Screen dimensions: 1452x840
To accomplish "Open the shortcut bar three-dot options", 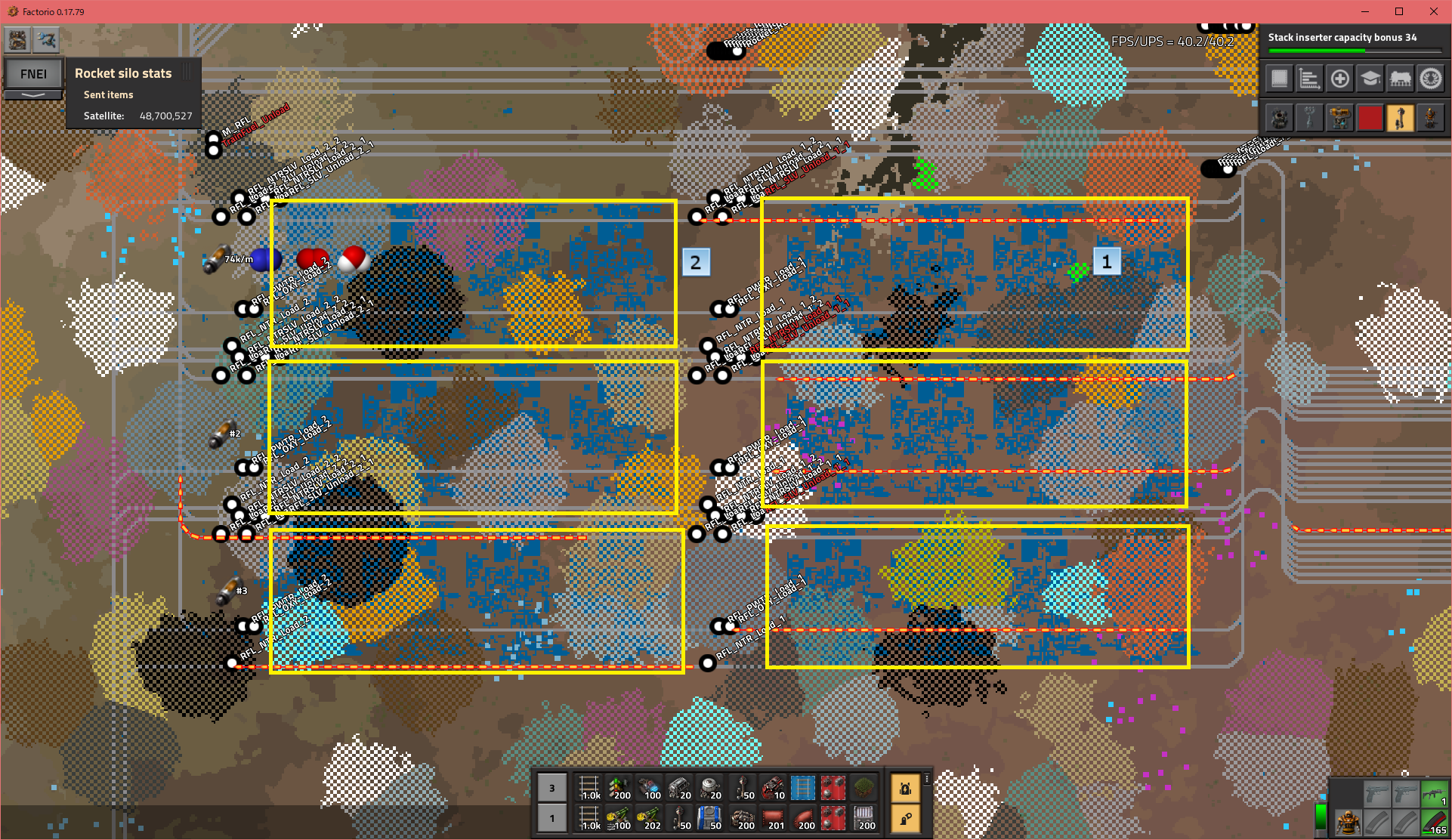I will (927, 779).
